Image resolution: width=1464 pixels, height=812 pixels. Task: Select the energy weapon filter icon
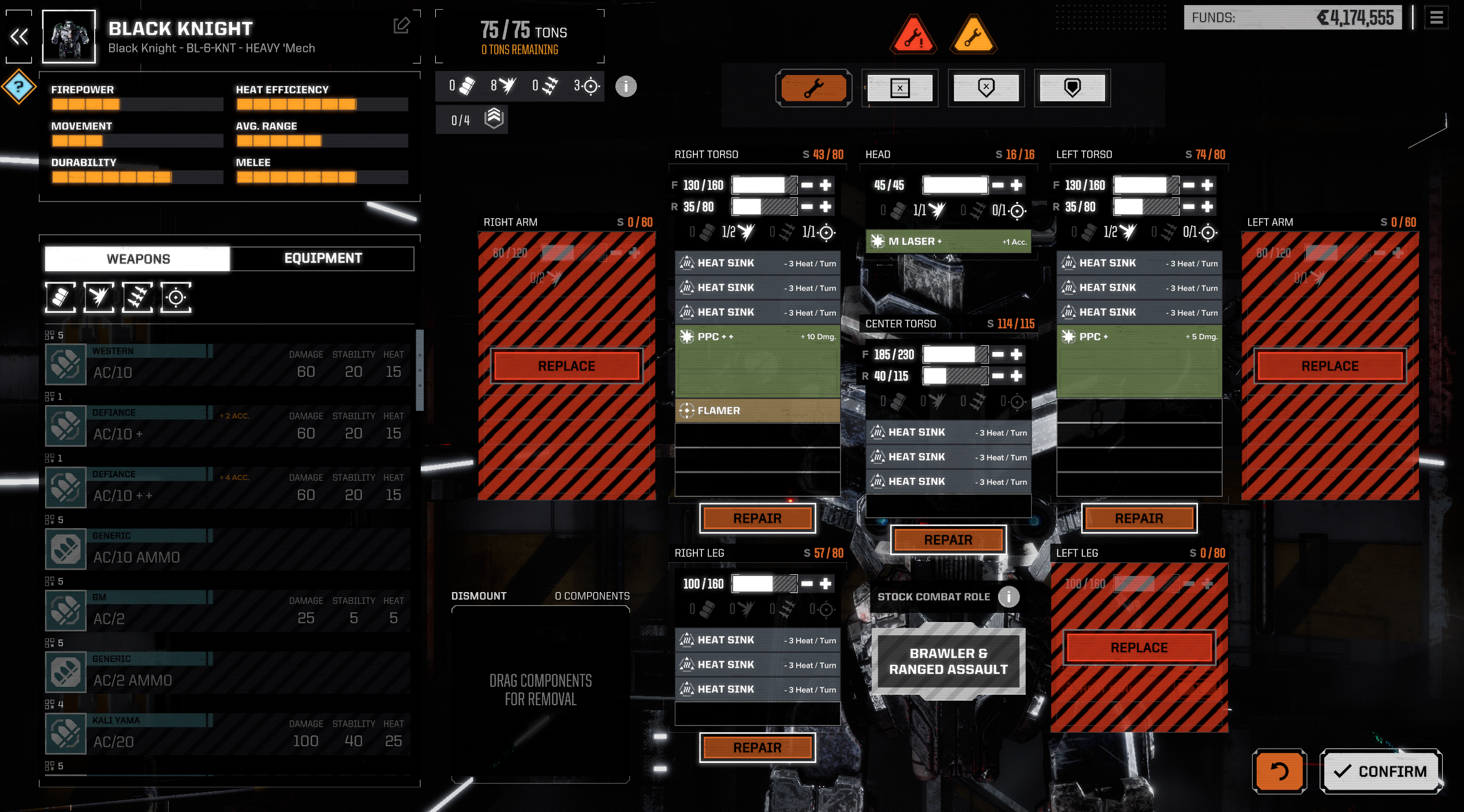click(x=99, y=297)
